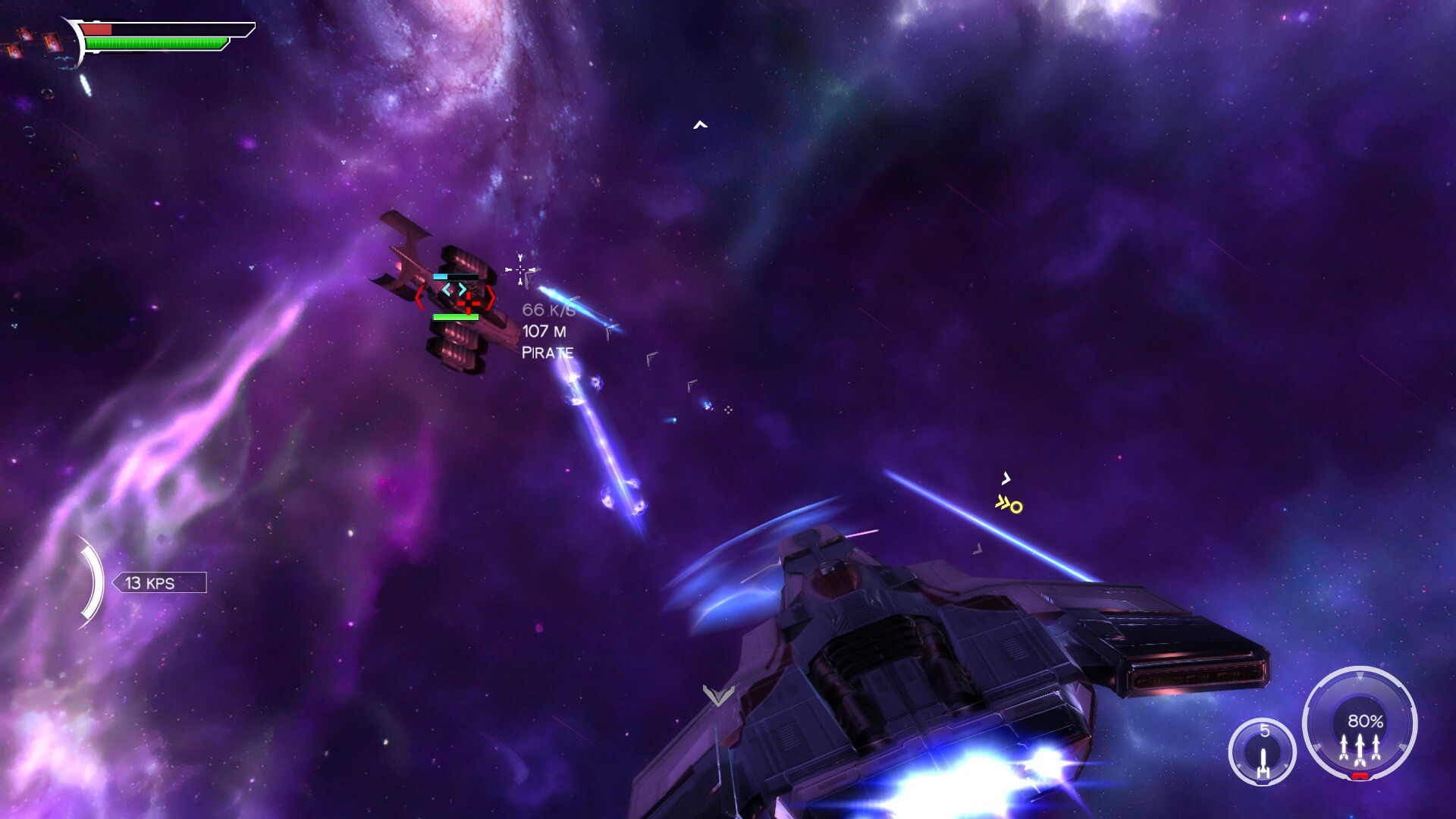Click the missile count number 5 gauge
Viewport: 1456px width, 819px height.
click(x=1265, y=730)
